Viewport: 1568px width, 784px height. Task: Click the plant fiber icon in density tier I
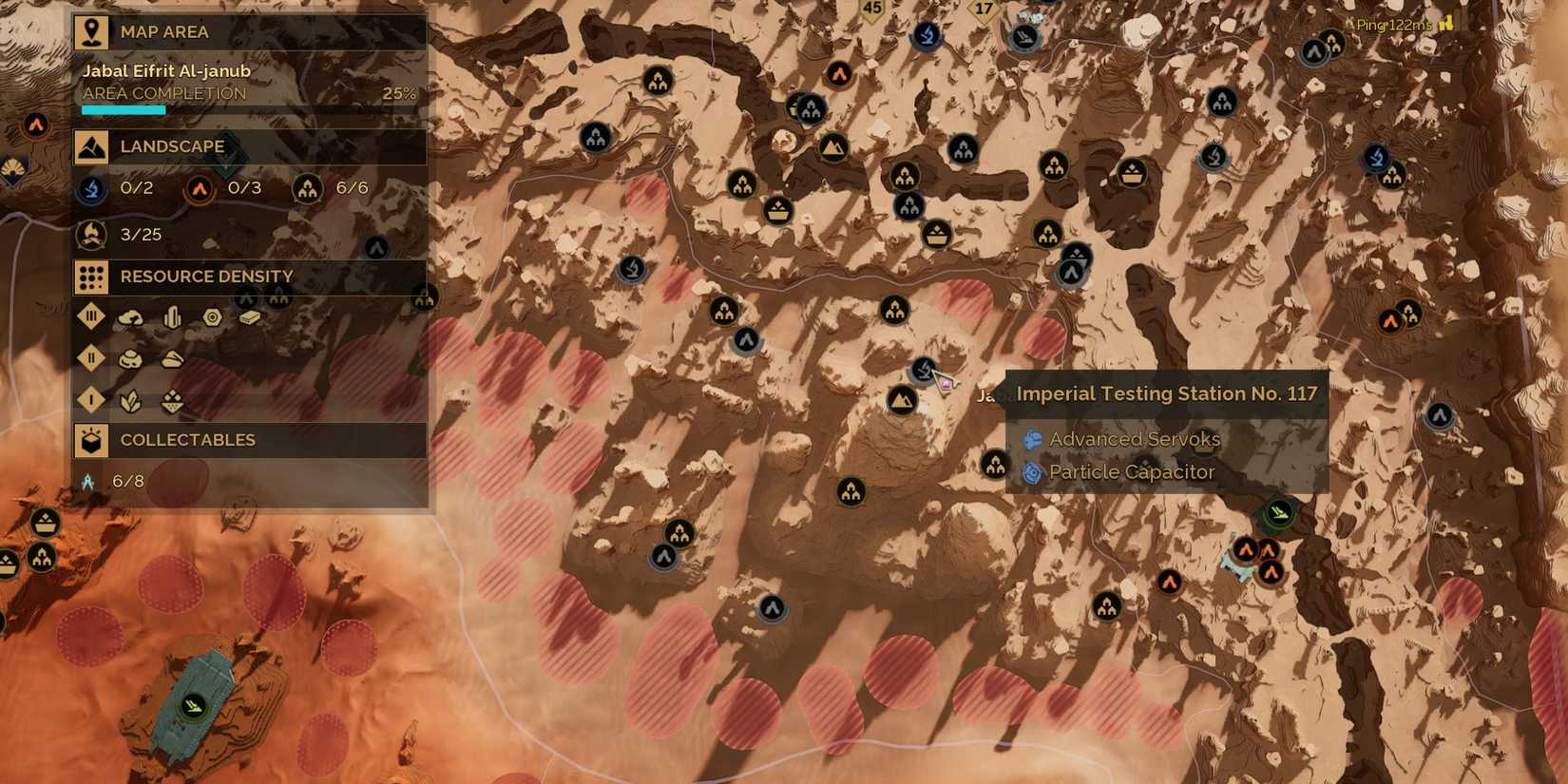pyautogui.click(x=130, y=401)
